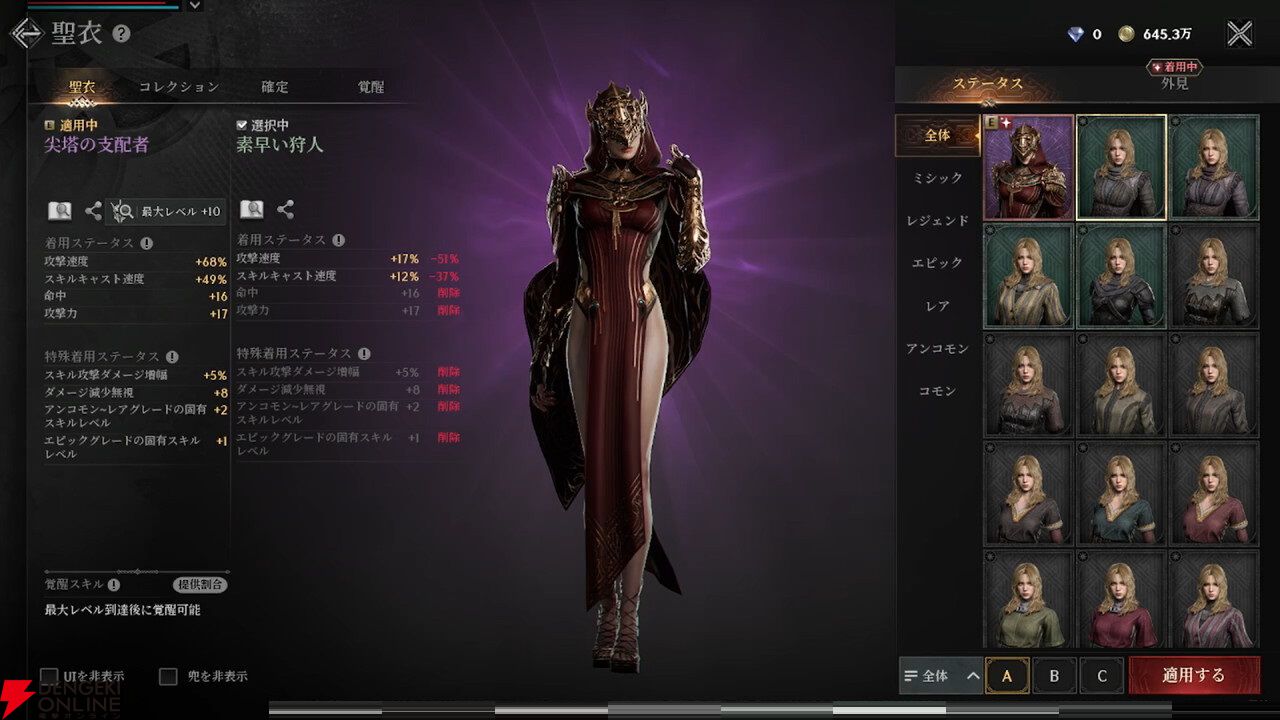This screenshot has height=720, width=1280.
Task: Click the 提供割合 button
Action: pos(200,583)
